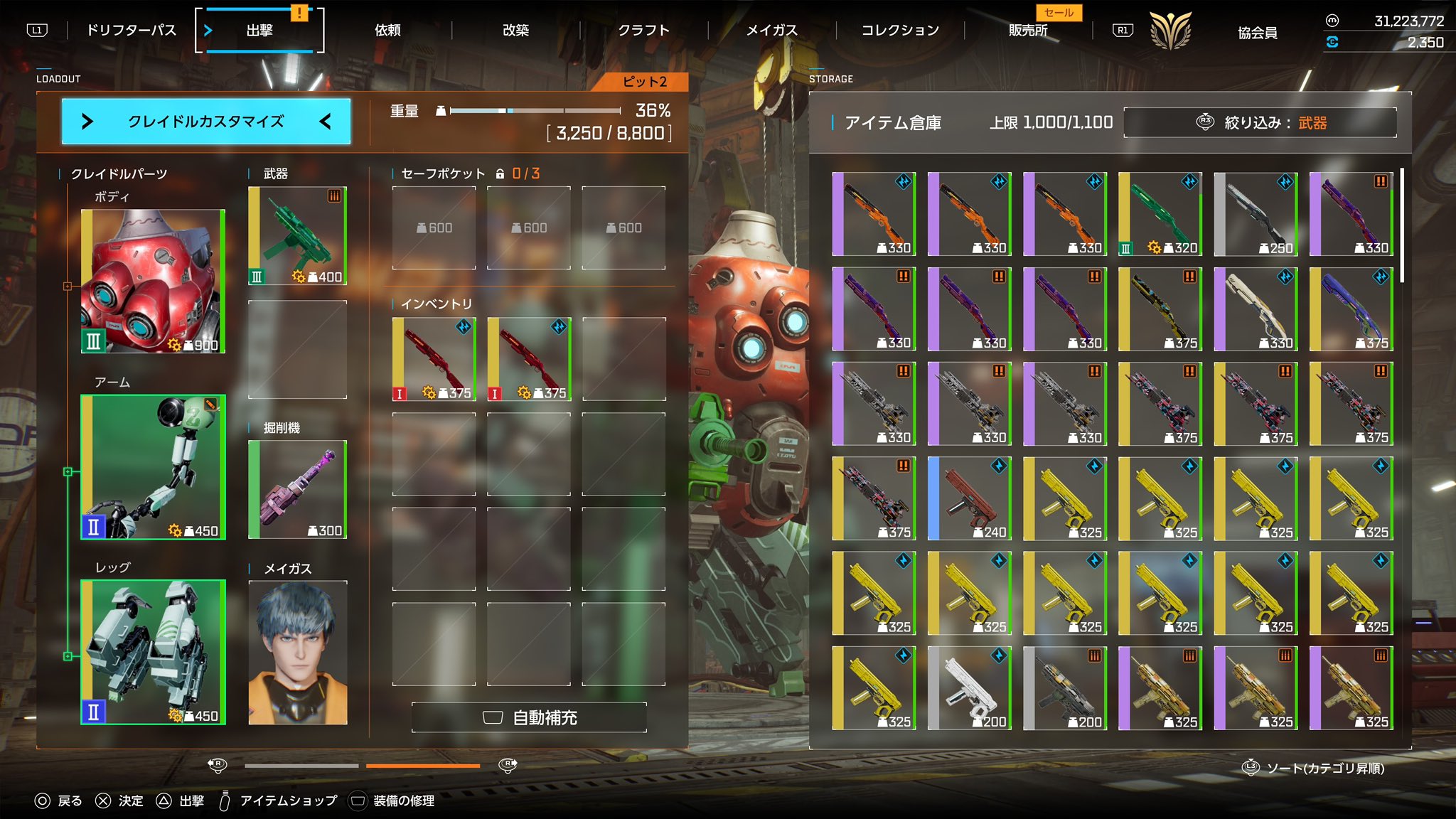Select the red pistol with 240 weight
Image resolution: width=1456 pixels, height=819 pixels.
click(x=969, y=498)
